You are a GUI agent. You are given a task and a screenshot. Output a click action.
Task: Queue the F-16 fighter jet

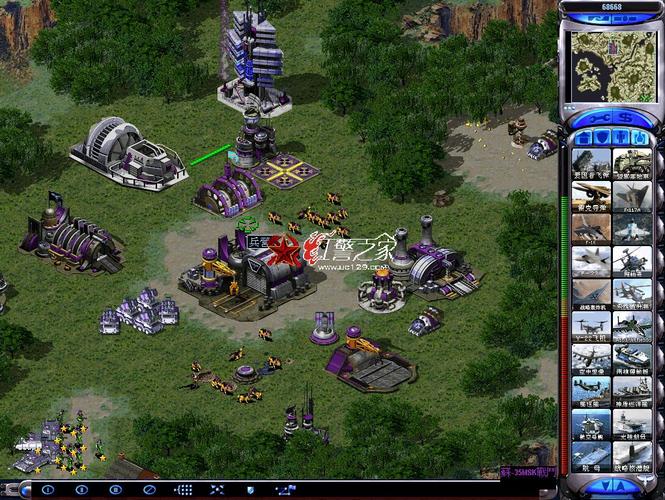[591, 227]
